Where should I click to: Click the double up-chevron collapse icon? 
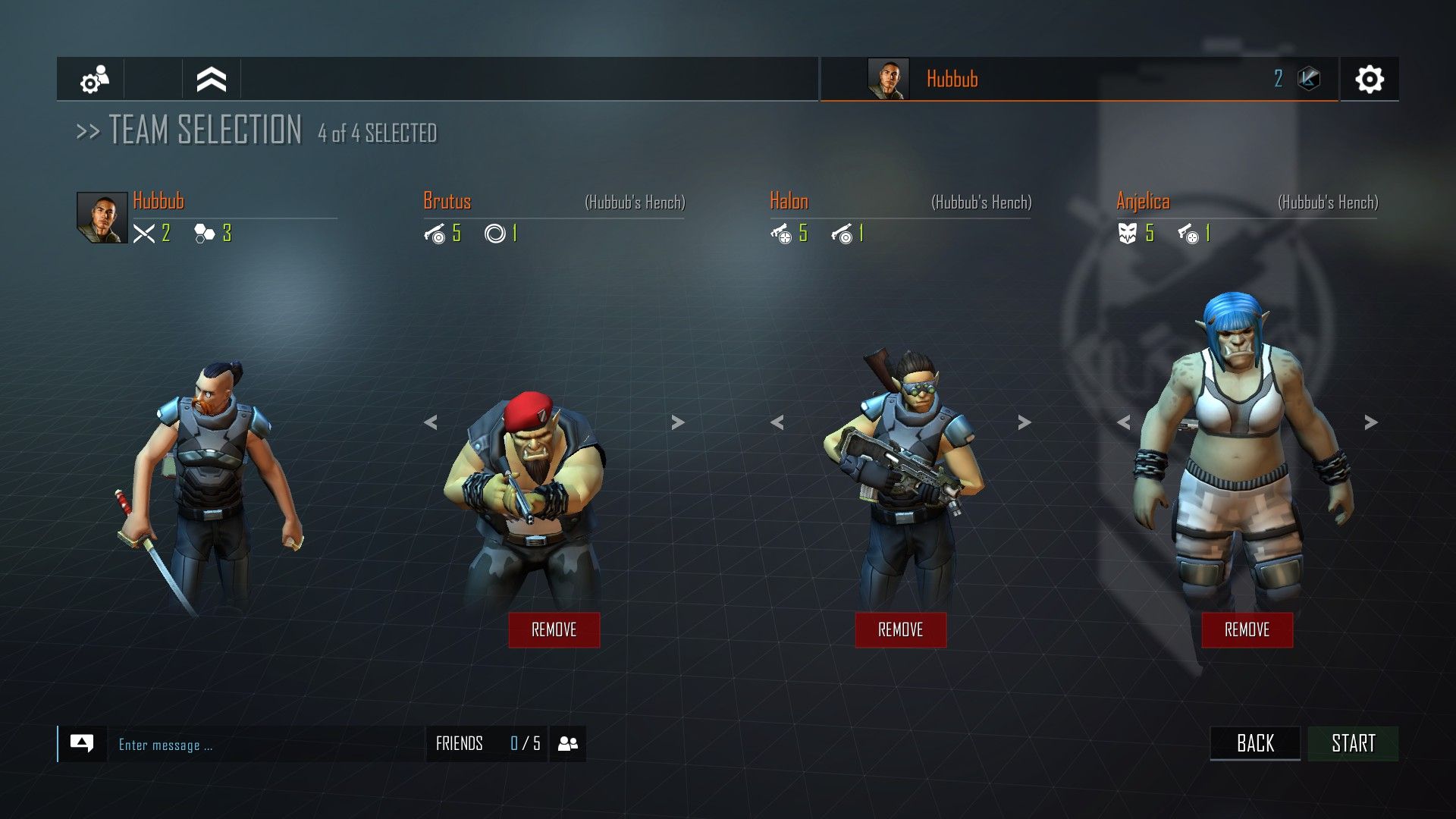pos(211,79)
